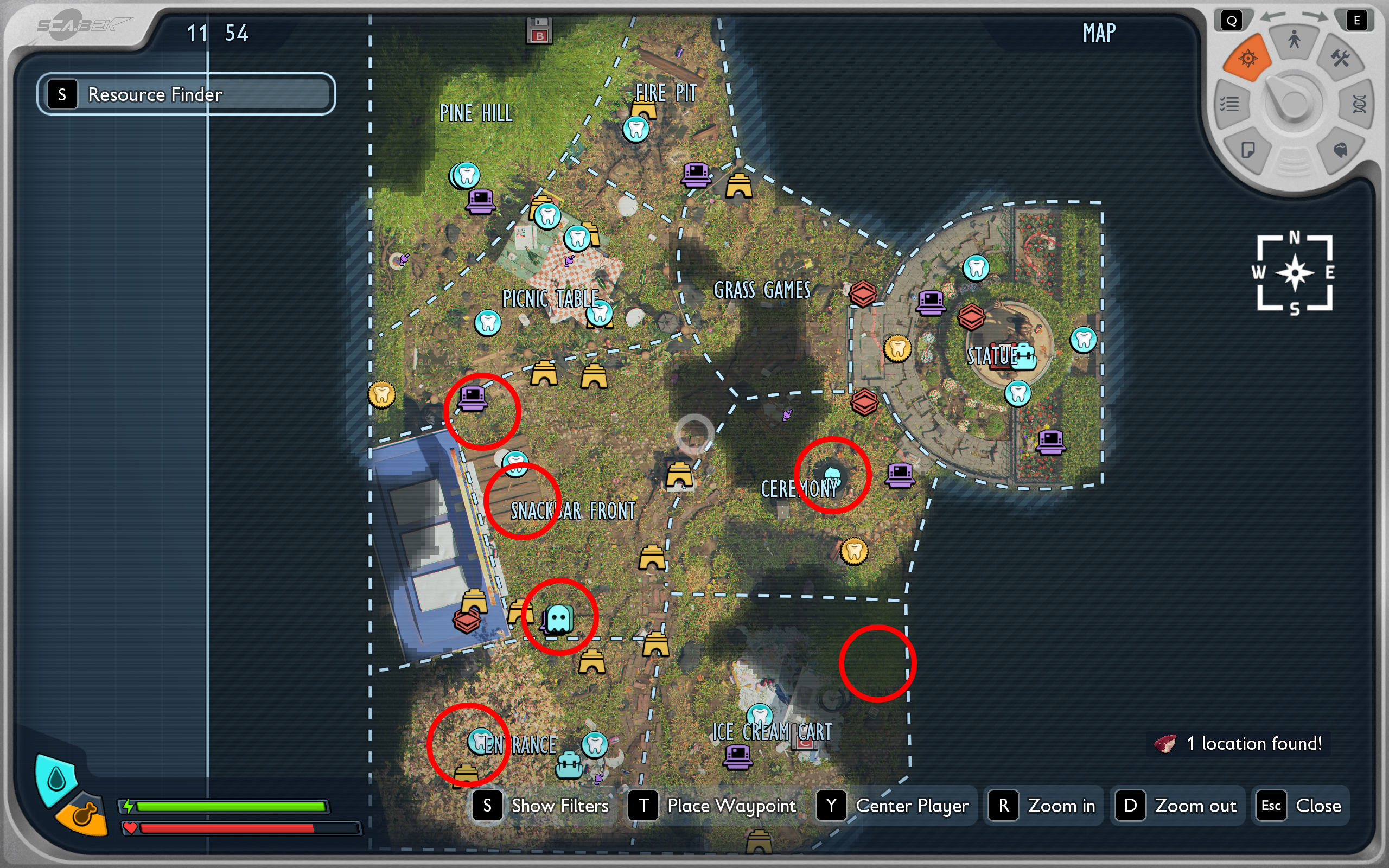
Task: Open the quest checklist icon on the radial menu
Action: pyautogui.click(x=1231, y=105)
